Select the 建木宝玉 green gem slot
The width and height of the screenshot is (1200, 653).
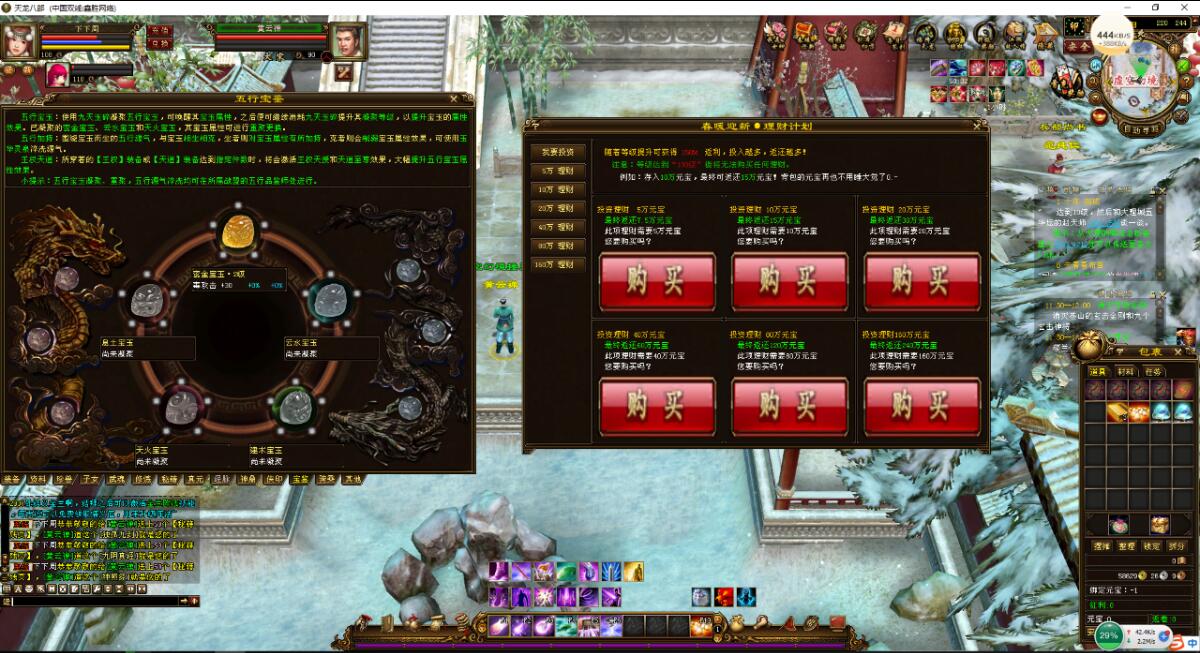pos(292,406)
